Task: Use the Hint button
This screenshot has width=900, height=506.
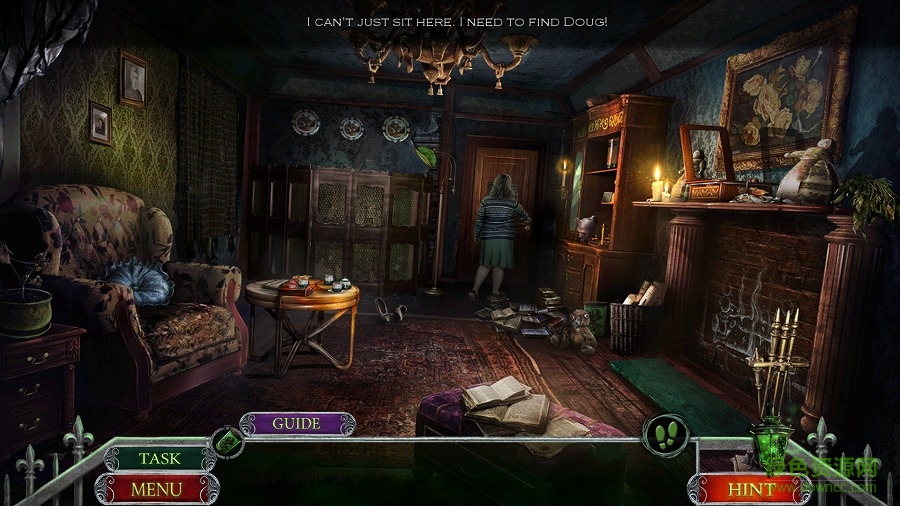Action: pyautogui.click(x=751, y=489)
